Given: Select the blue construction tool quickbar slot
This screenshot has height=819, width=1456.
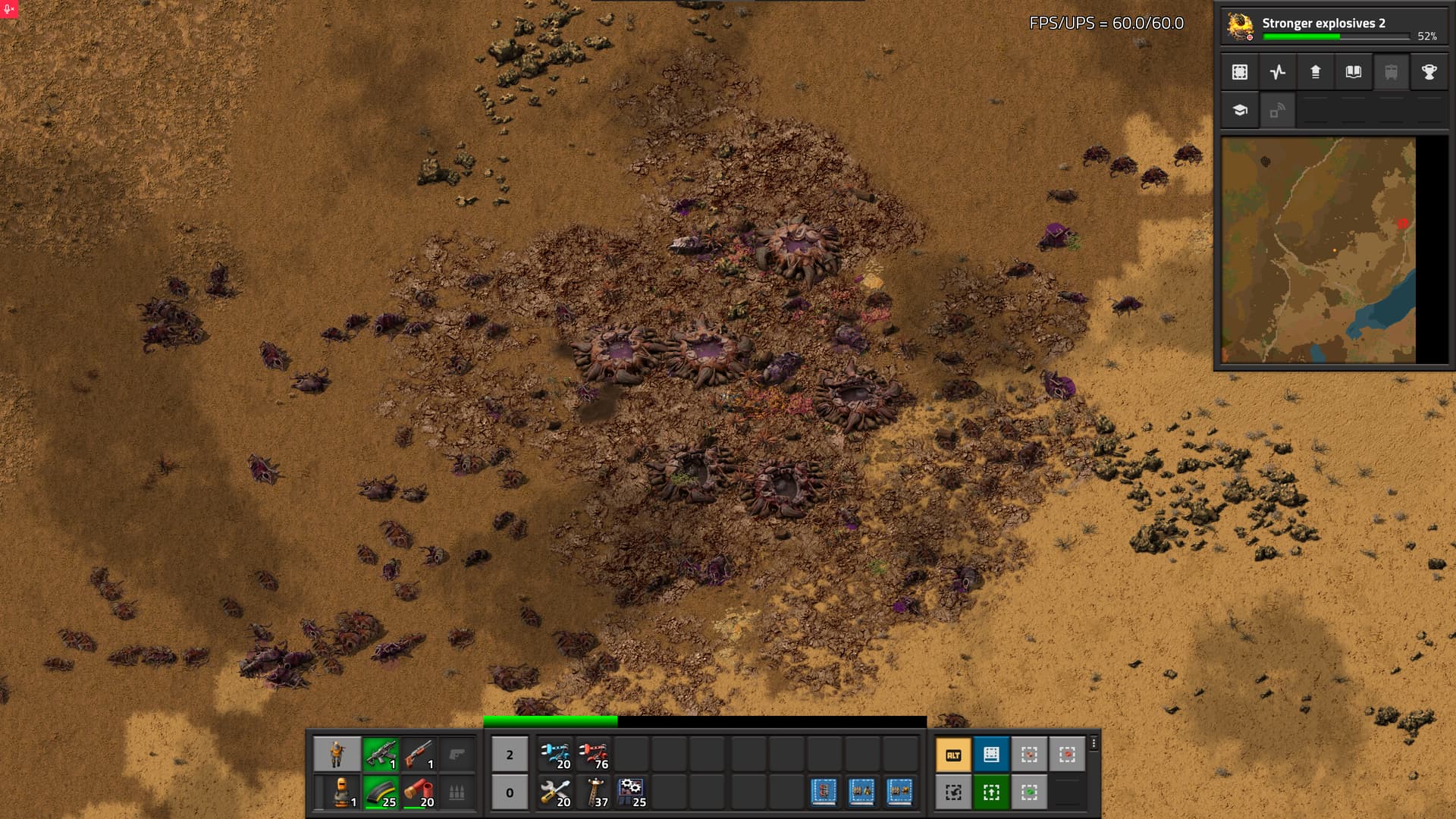Looking at the screenshot, I should point(555,755).
